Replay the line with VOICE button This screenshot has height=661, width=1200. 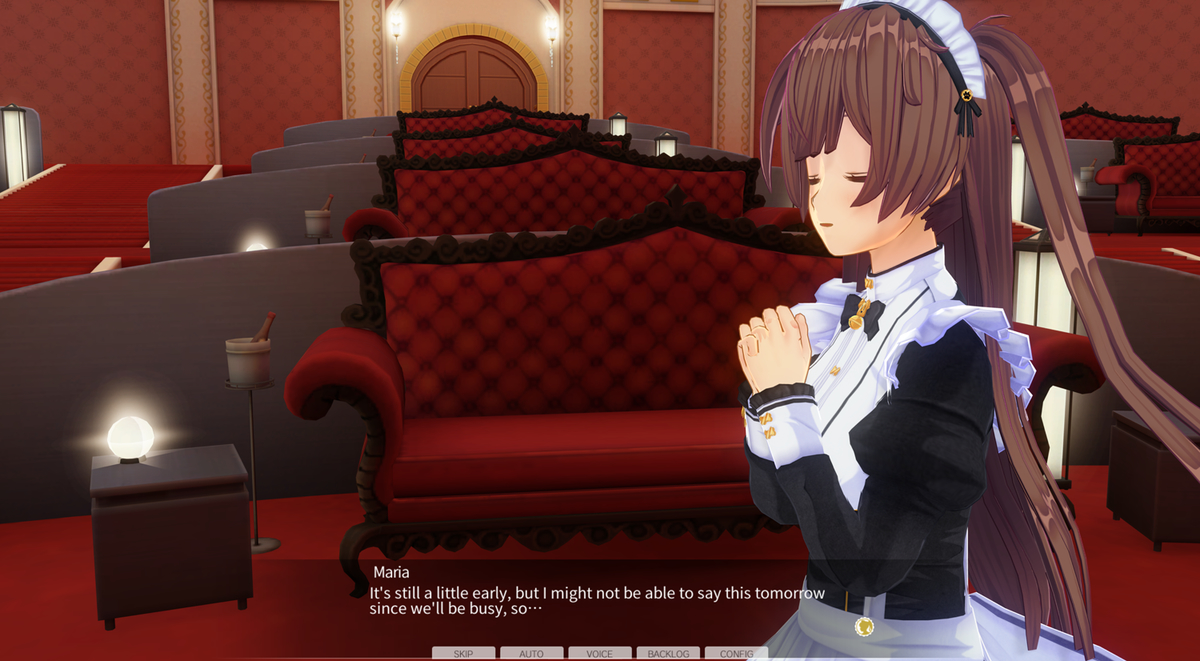[600, 653]
